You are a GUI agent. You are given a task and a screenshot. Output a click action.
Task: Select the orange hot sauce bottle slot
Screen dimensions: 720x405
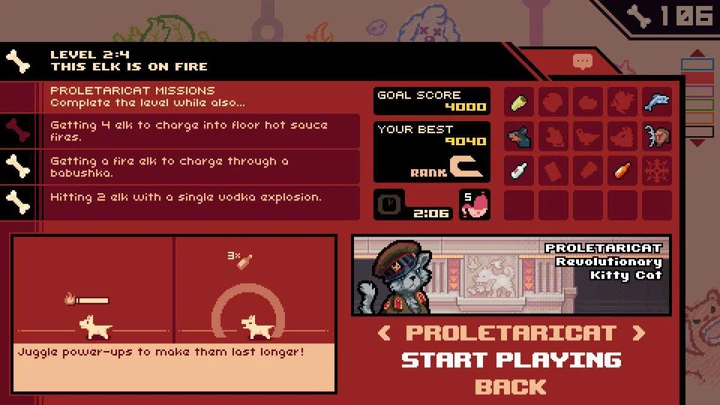pos(622,170)
